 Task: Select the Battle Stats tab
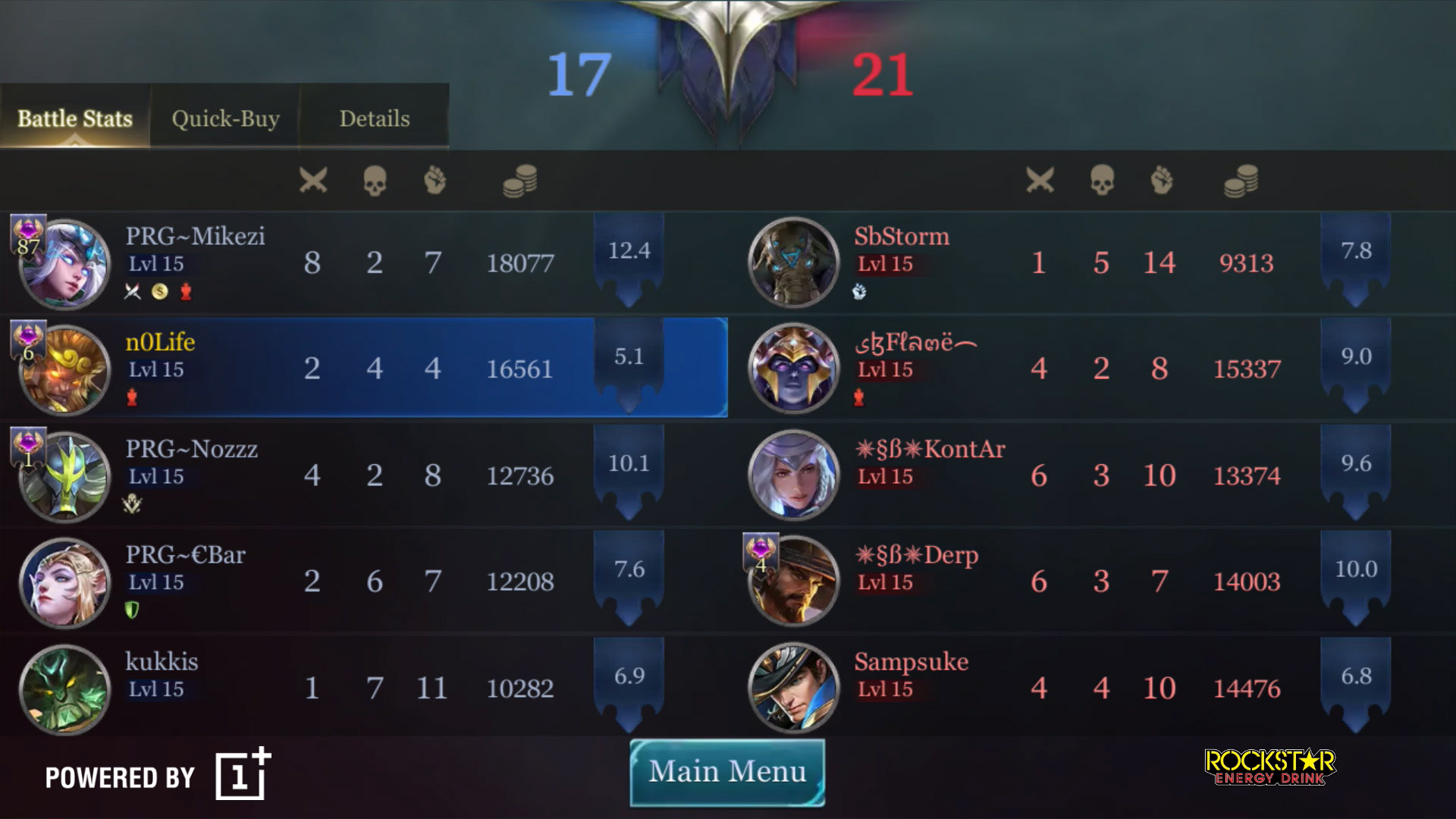pos(74,118)
